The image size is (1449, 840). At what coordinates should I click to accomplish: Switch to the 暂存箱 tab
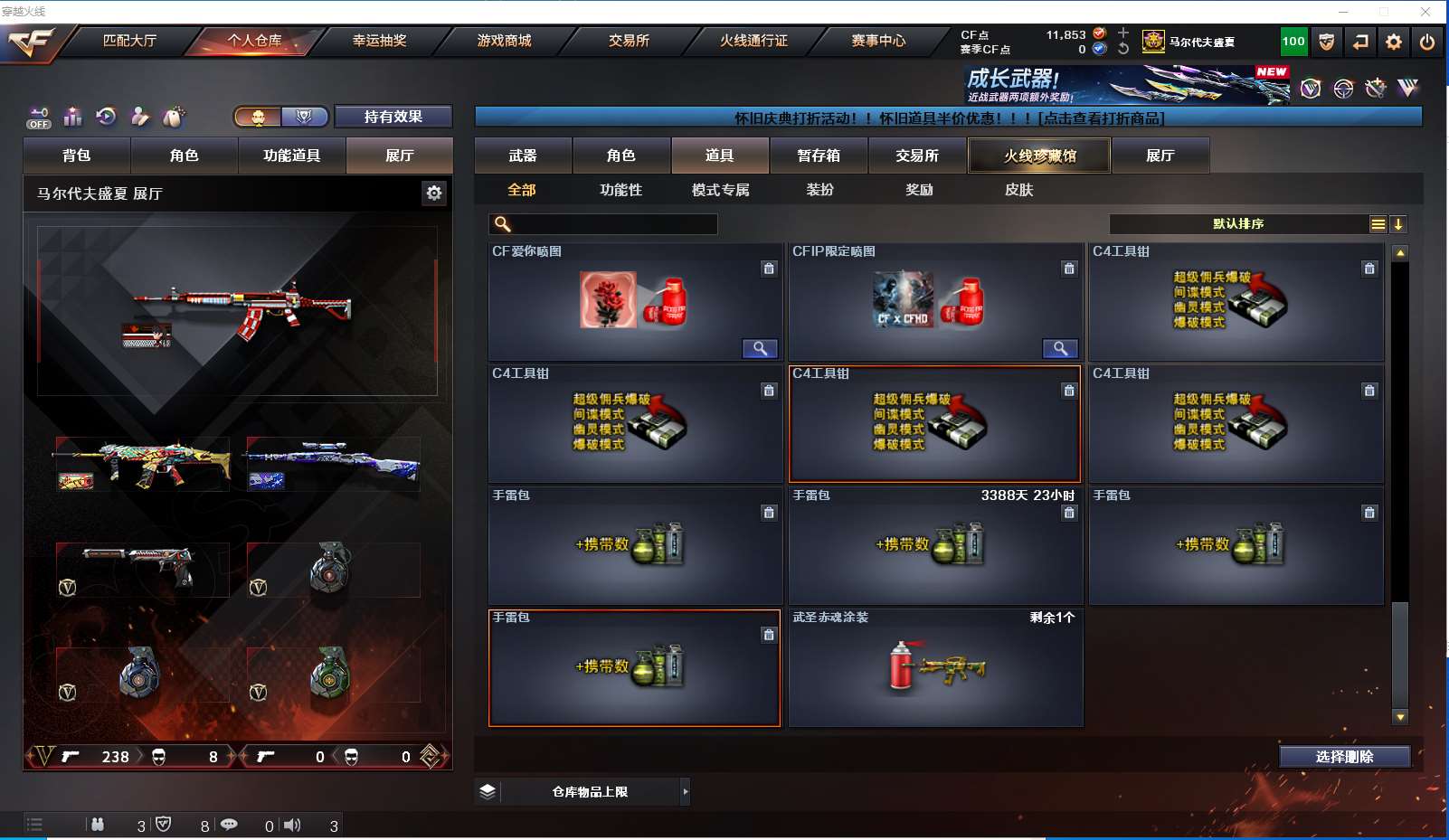[x=819, y=156]
